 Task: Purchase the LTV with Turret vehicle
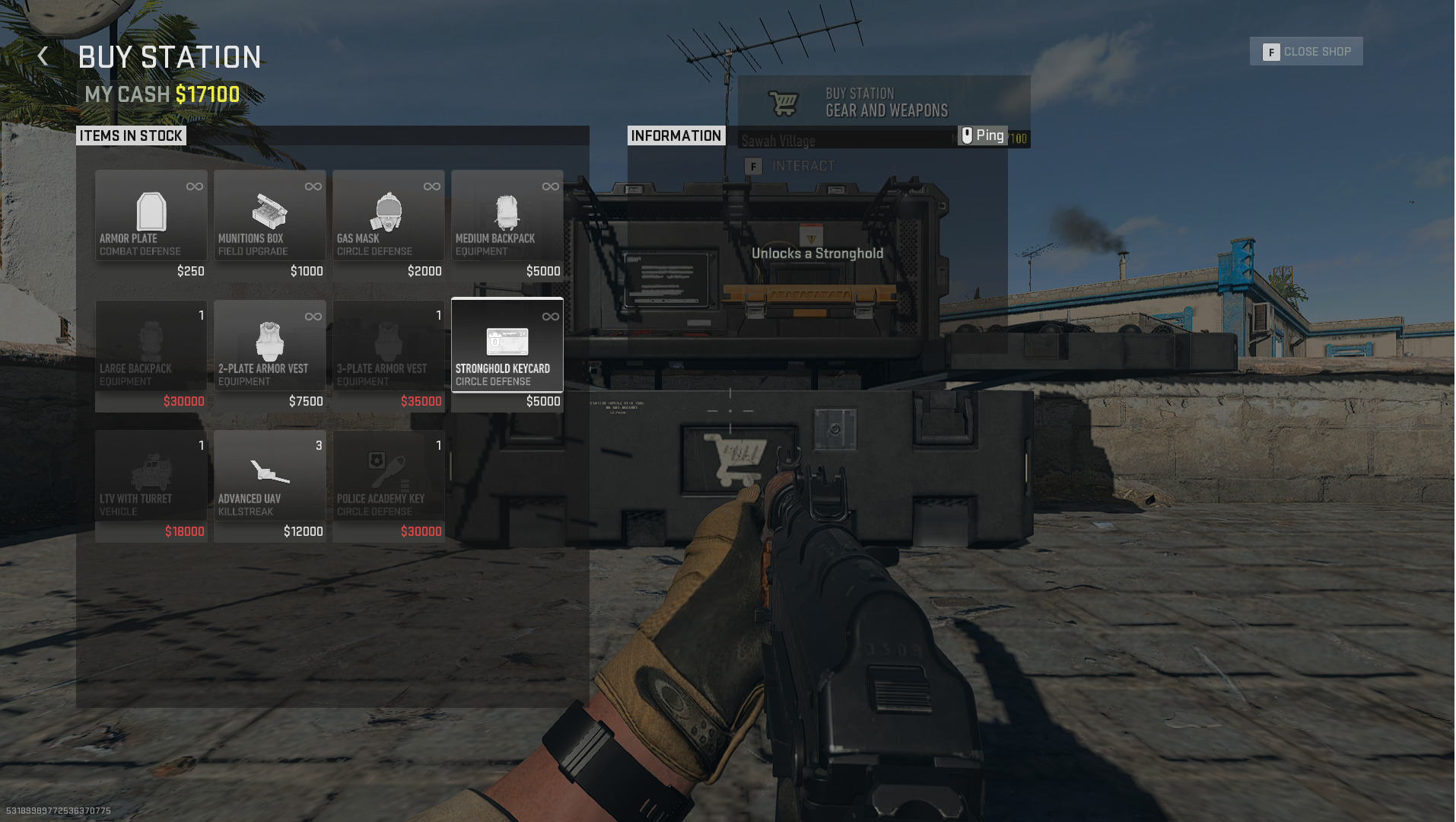tap(151, 476)
